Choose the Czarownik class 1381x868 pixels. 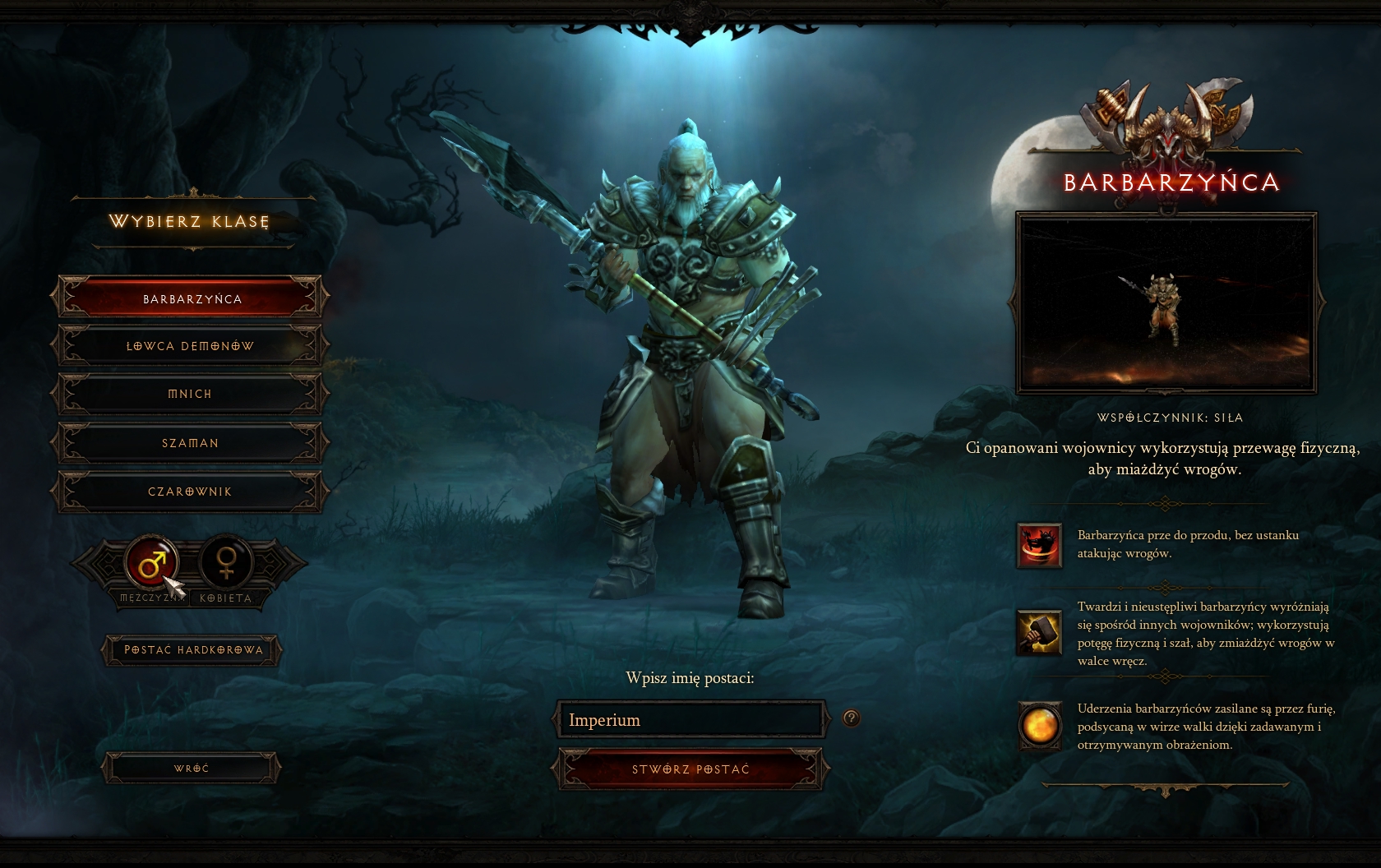tap(191, 492)
